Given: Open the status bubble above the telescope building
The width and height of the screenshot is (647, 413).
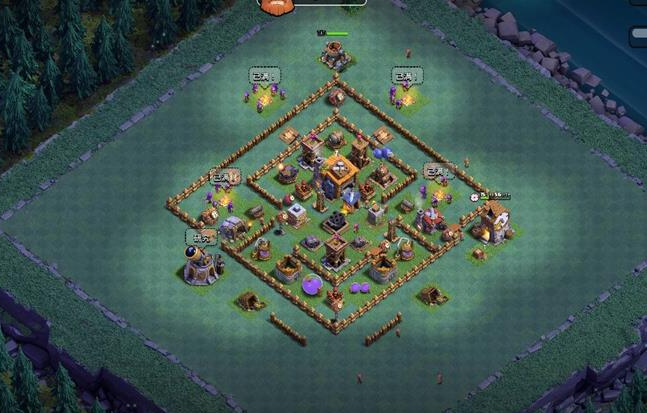Looking at the screenshot, I should click(x=201, y=237).
